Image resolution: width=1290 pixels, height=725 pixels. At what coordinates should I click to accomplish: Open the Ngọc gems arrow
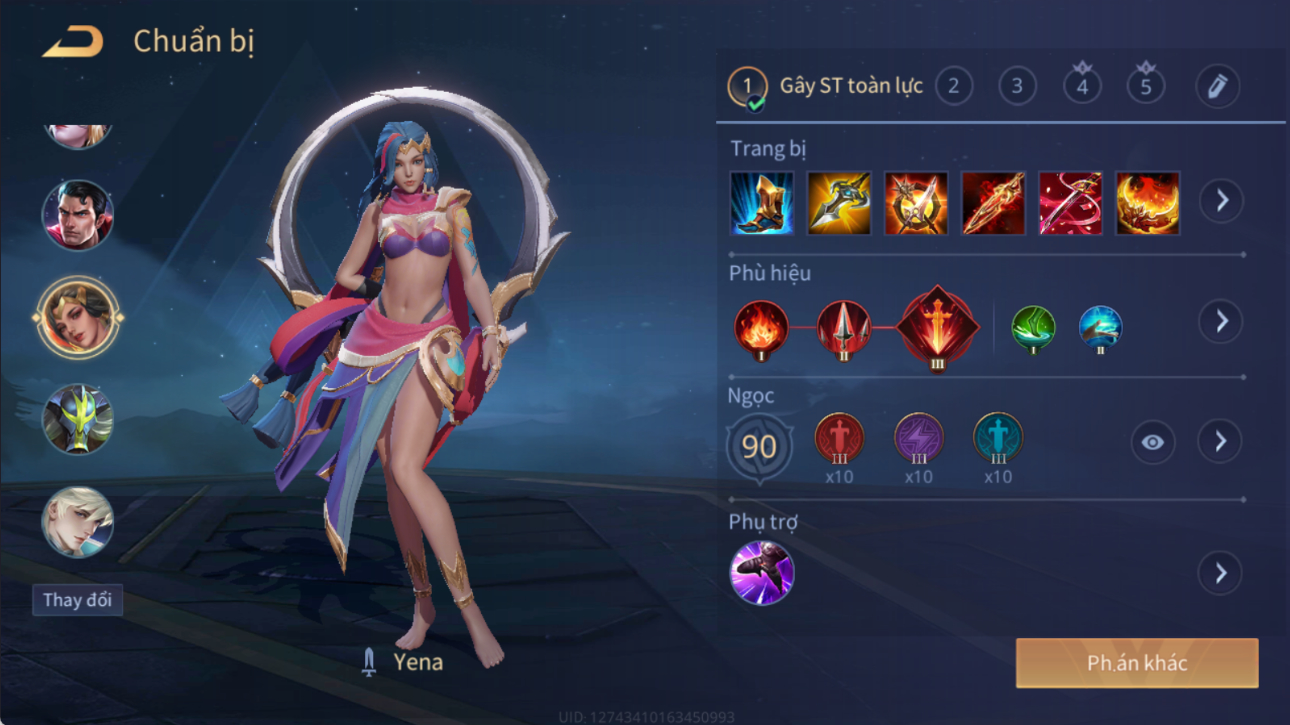(1221, 442)
